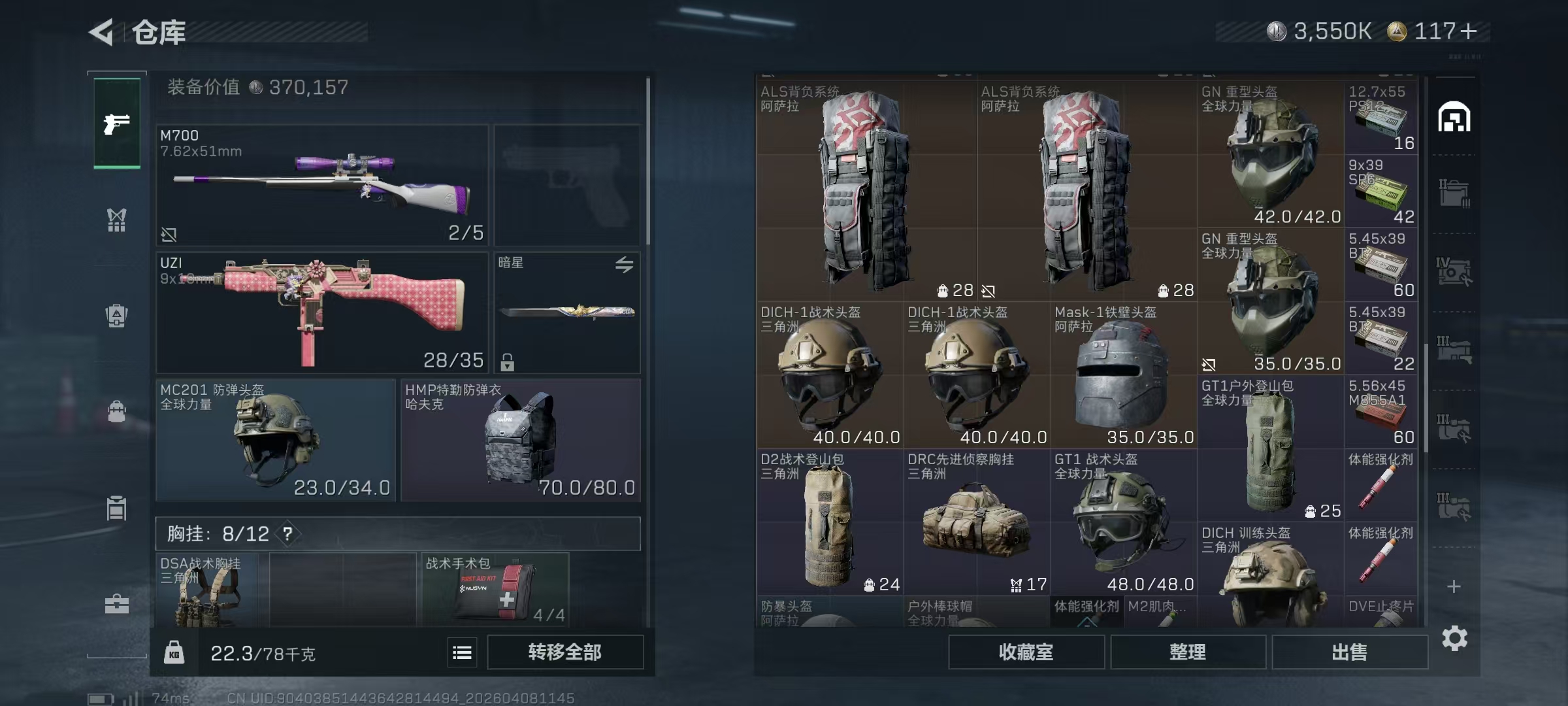Expand the 胸挂 8/12 help tooltip
Image resolution: width=1568 pixels, height=706 pixels.
[x=287, y=534]
